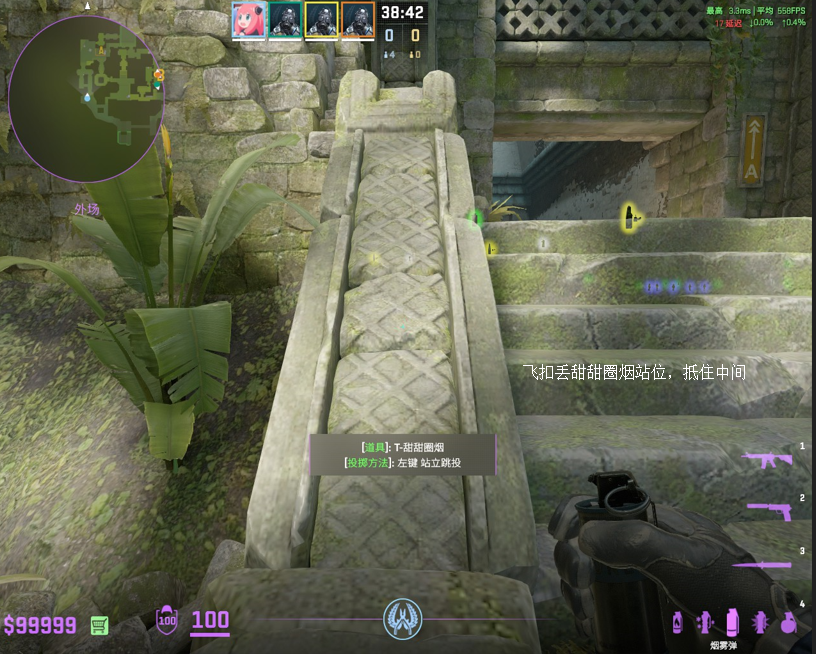Select the decoy grenade icon
Image resolution: width=816 pixels, height=654 pixels.
pyautogui.click(x=704, y=622)
